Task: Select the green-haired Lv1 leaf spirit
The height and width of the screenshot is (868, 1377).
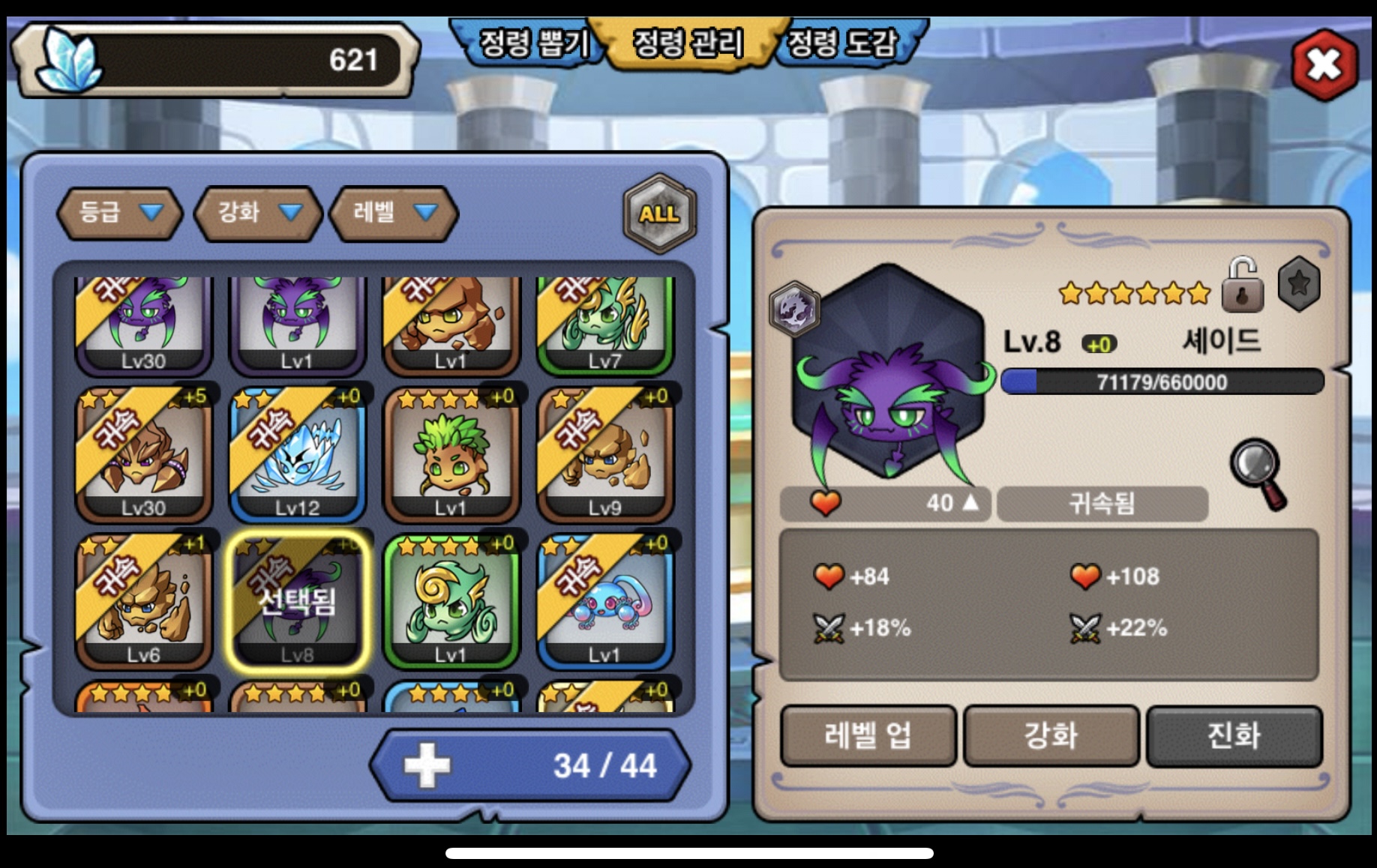Action: click(x=451, y=454)
